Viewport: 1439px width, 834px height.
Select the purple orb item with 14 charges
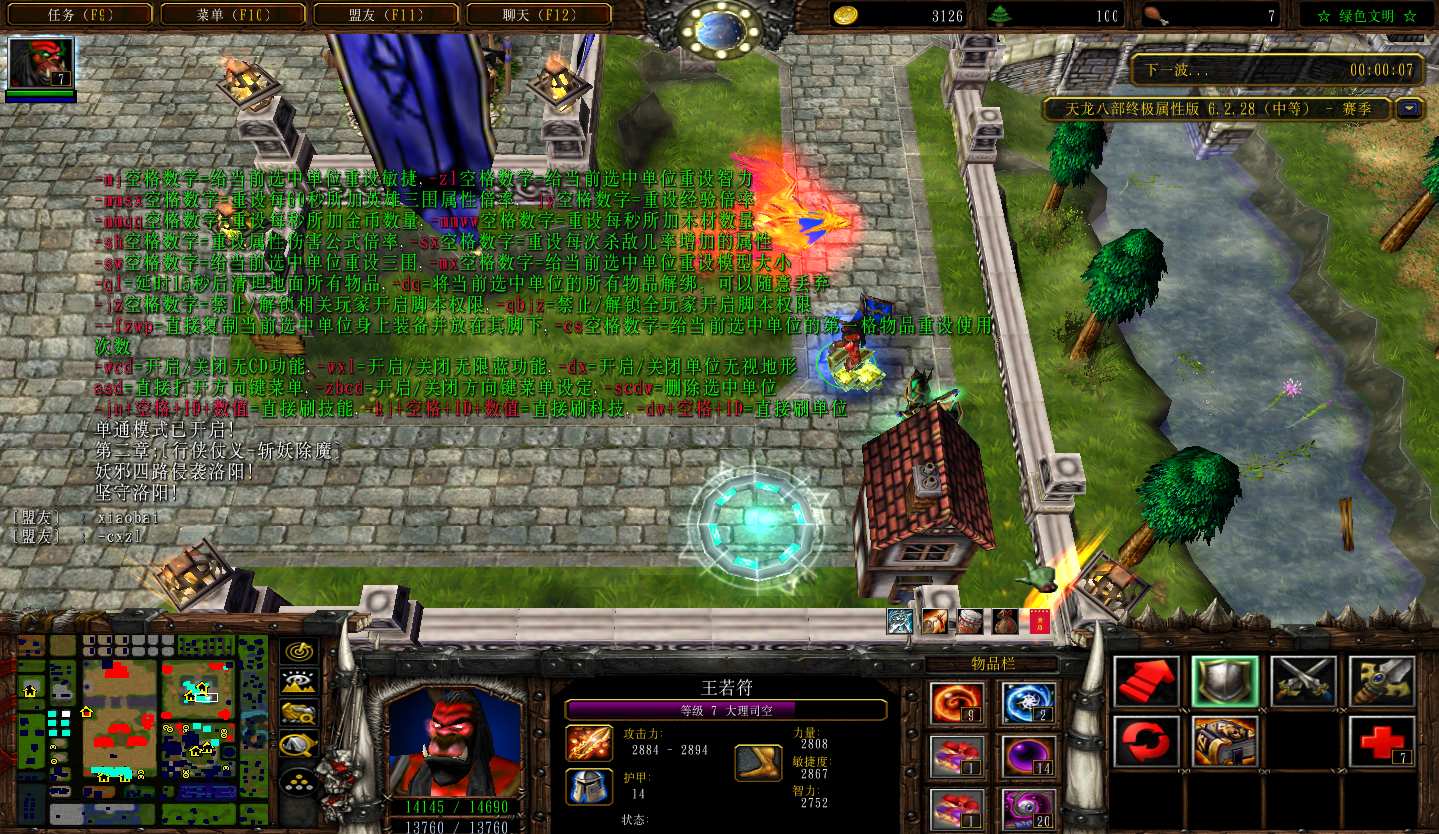[1028, 756]
